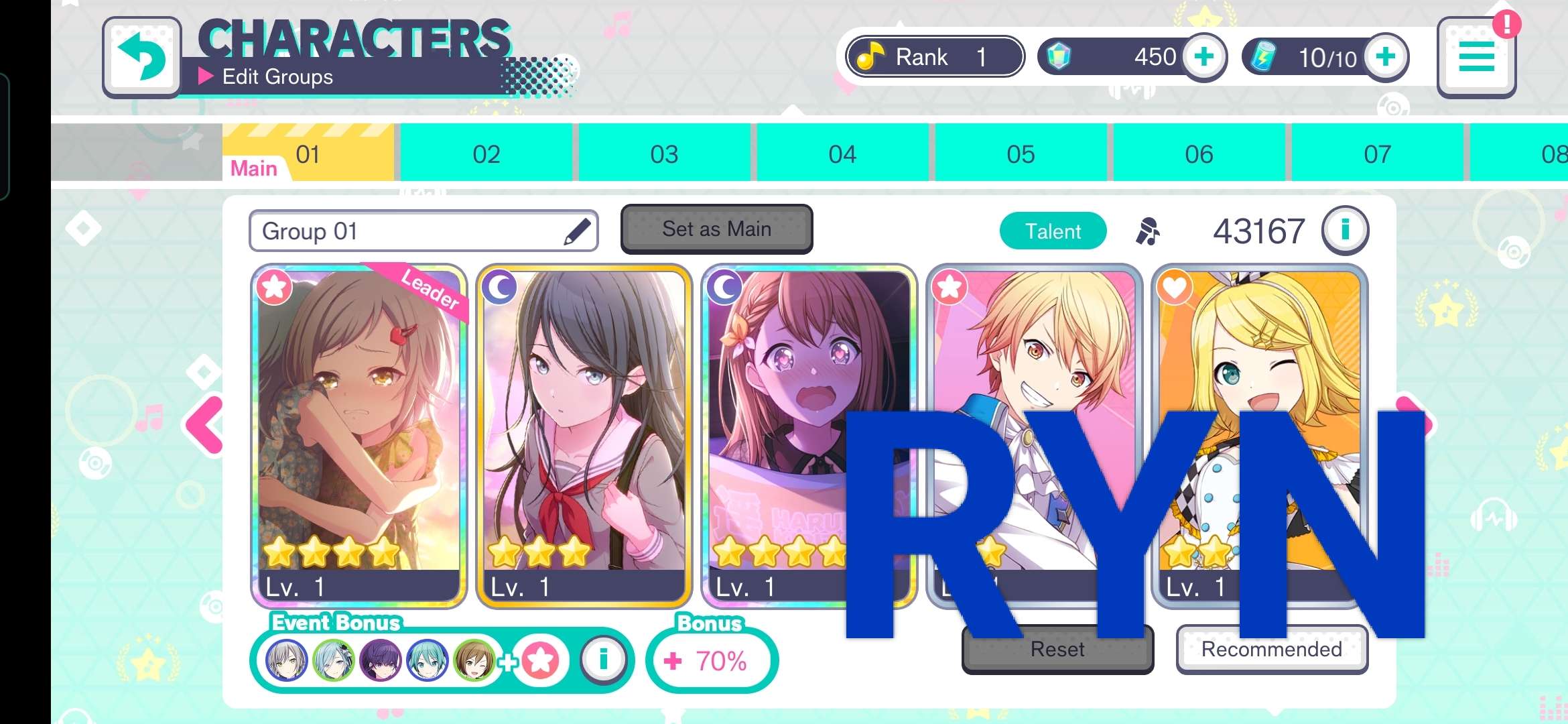The width and height of the screenshot is (1568, 724).
Task: Toggle the Talent display button
Action: (x=1053, y=231)
